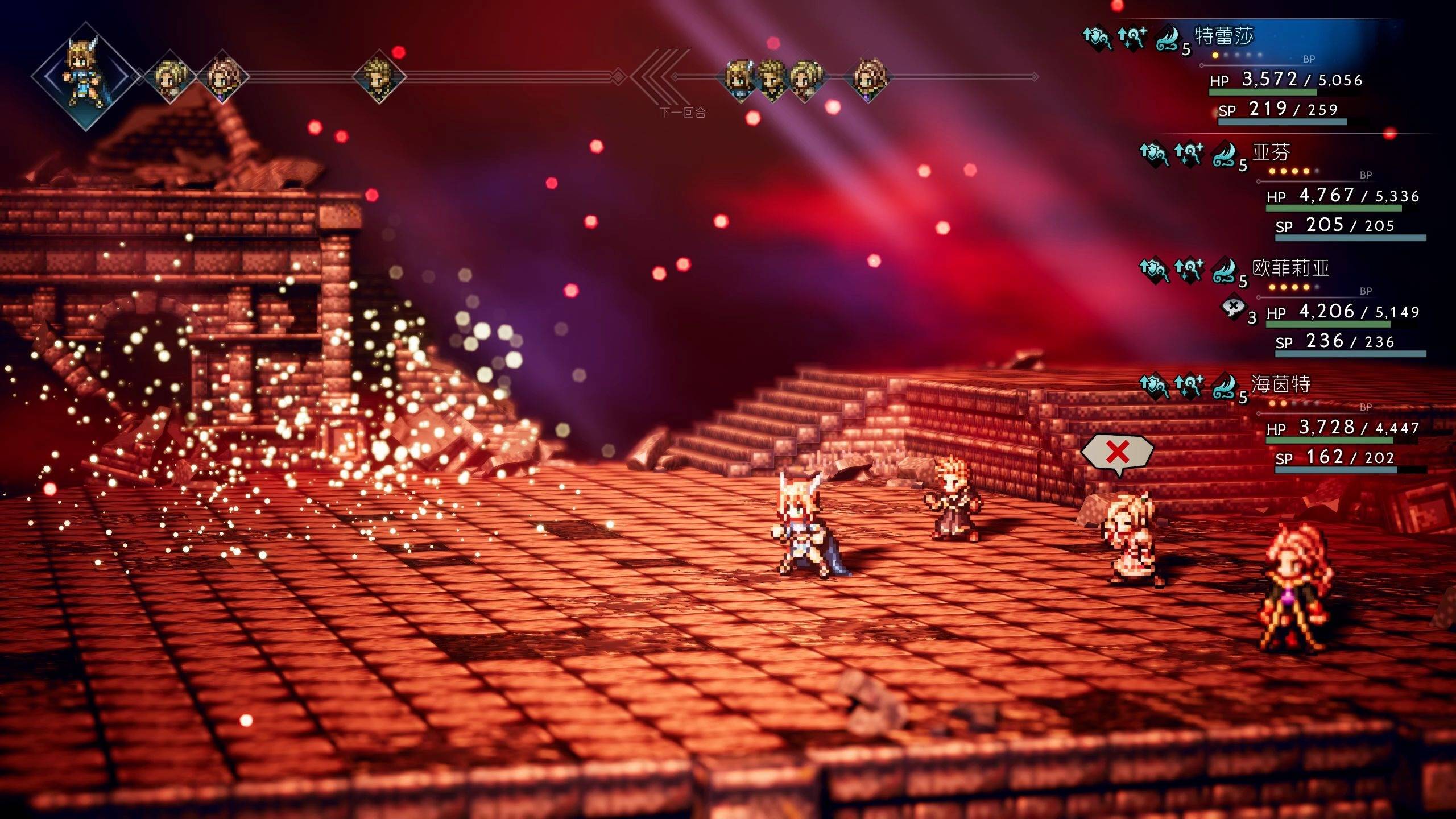
Task: Choose party member 亚芬 in the status list
Action: pyautogui.click(x=1272, y=152)
